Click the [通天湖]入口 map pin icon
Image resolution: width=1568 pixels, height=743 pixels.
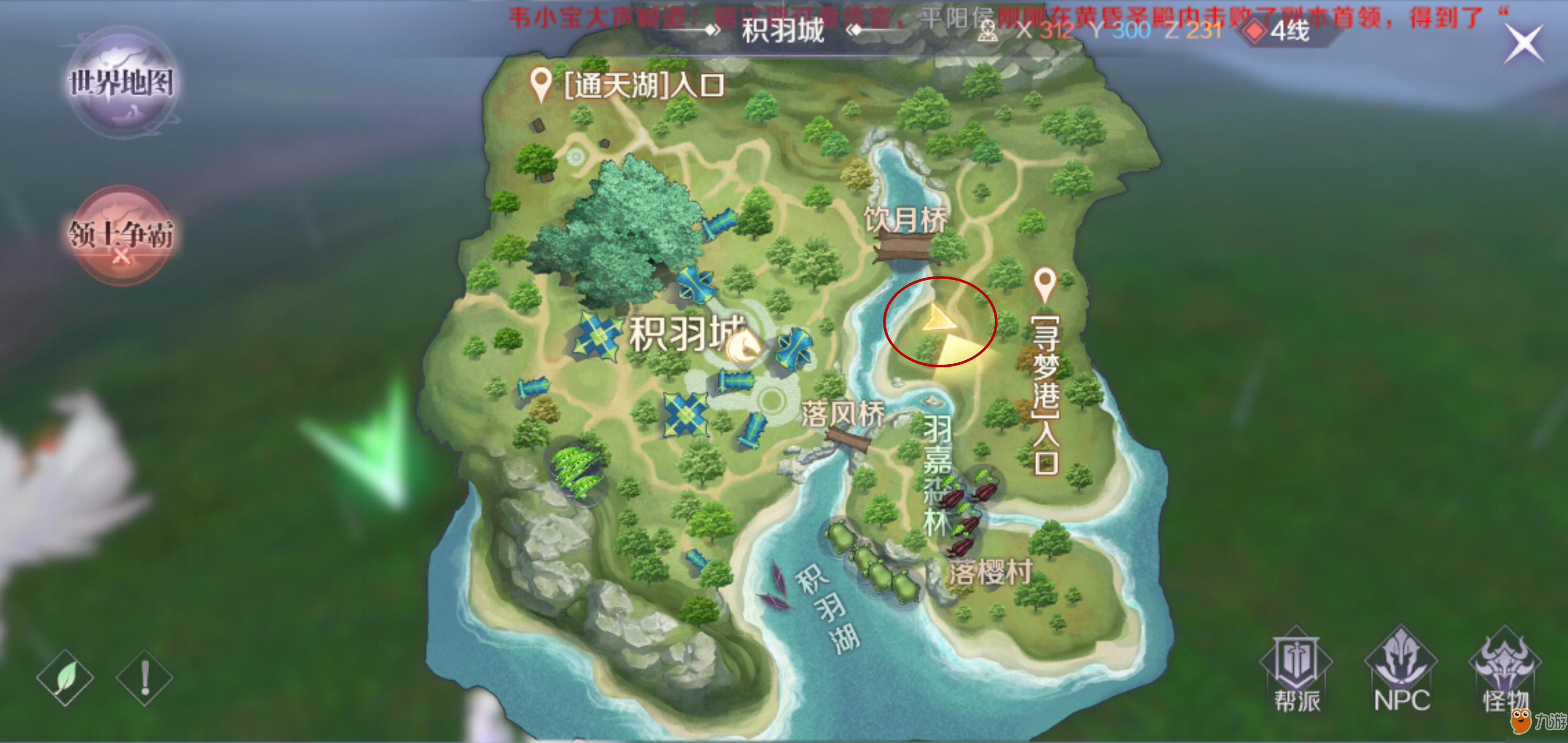tap(541, 80)
